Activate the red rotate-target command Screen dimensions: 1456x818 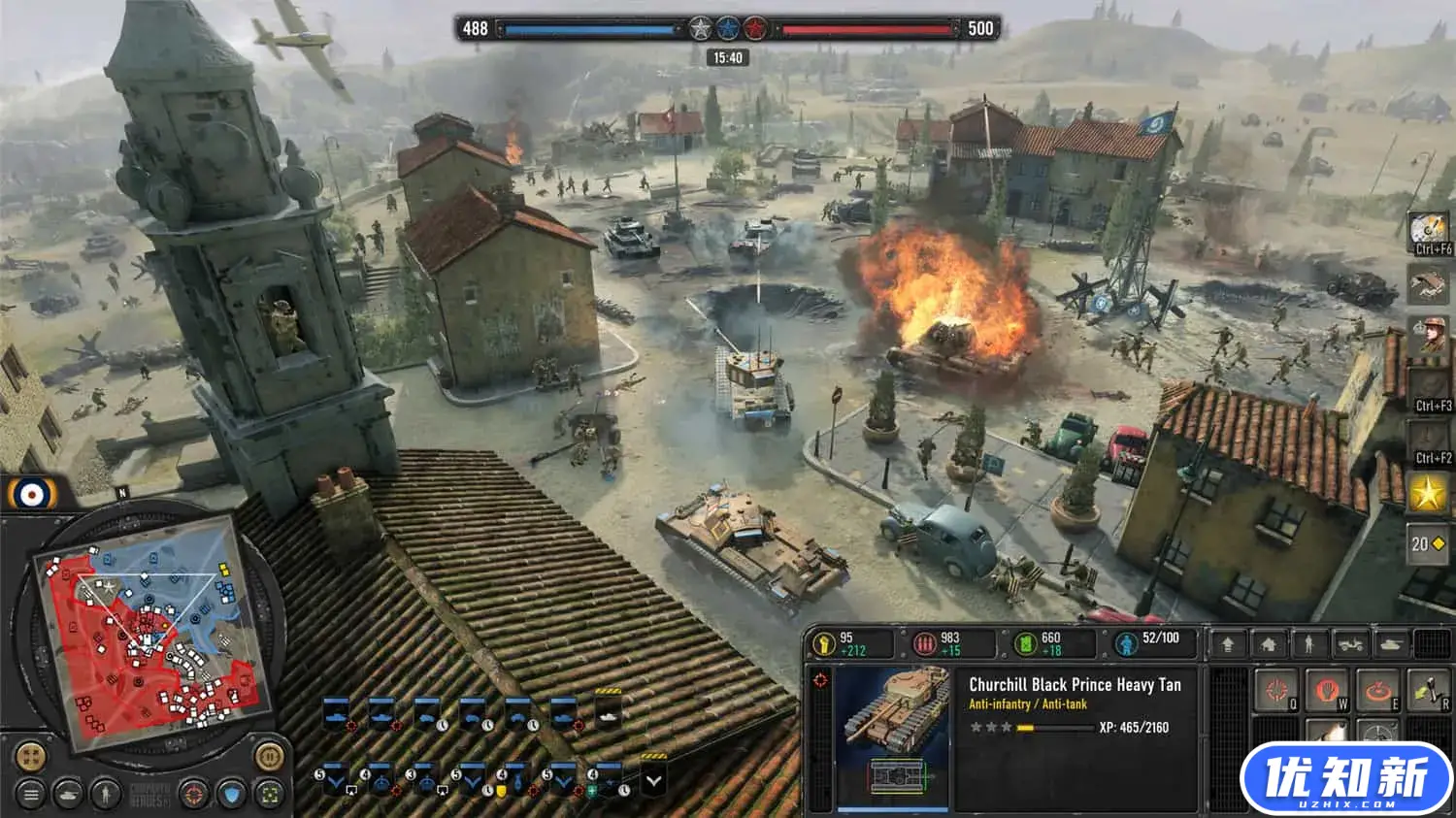click(x=1376, y=691)
